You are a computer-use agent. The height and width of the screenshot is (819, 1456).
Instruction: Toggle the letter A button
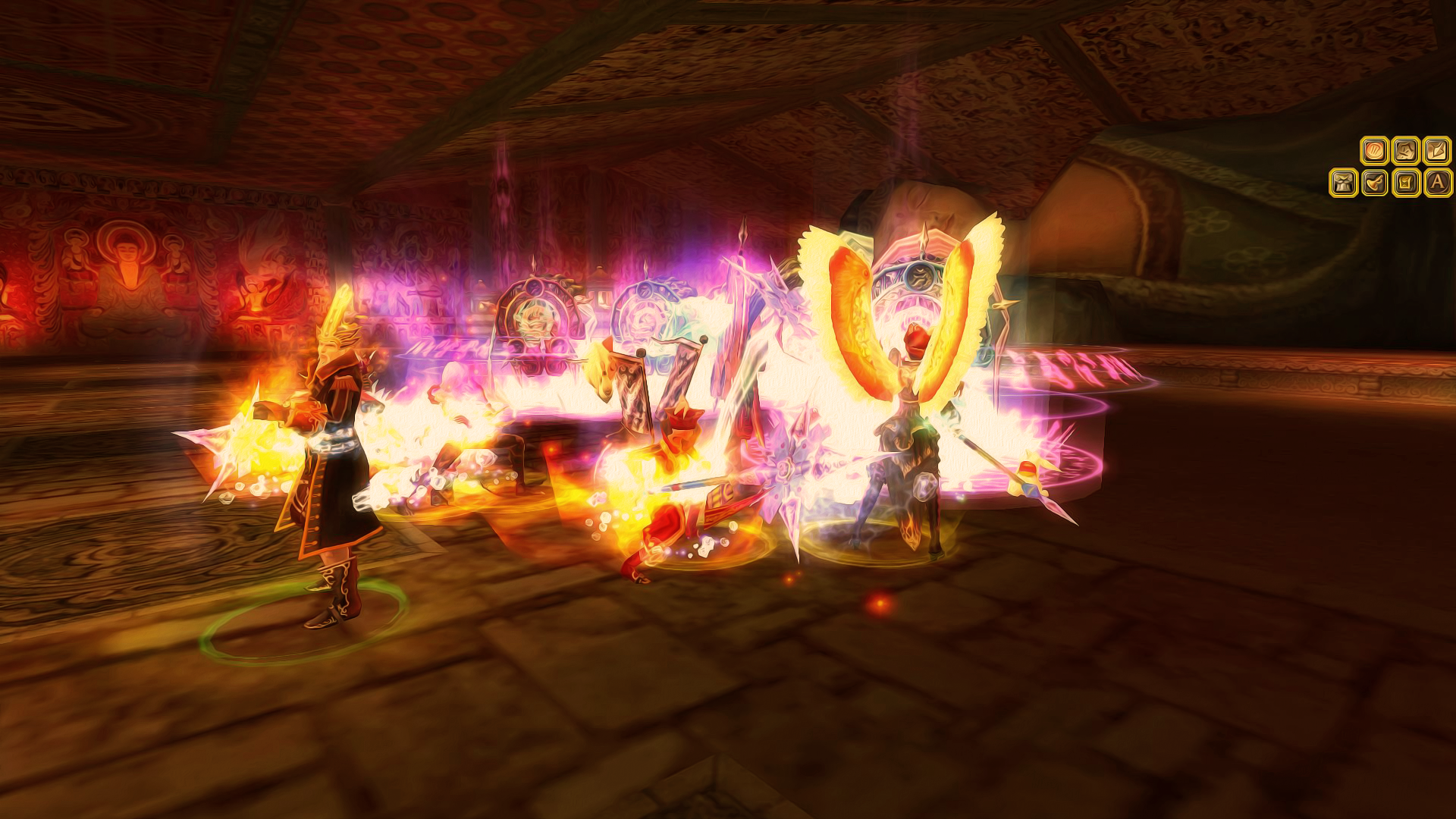1437,183
